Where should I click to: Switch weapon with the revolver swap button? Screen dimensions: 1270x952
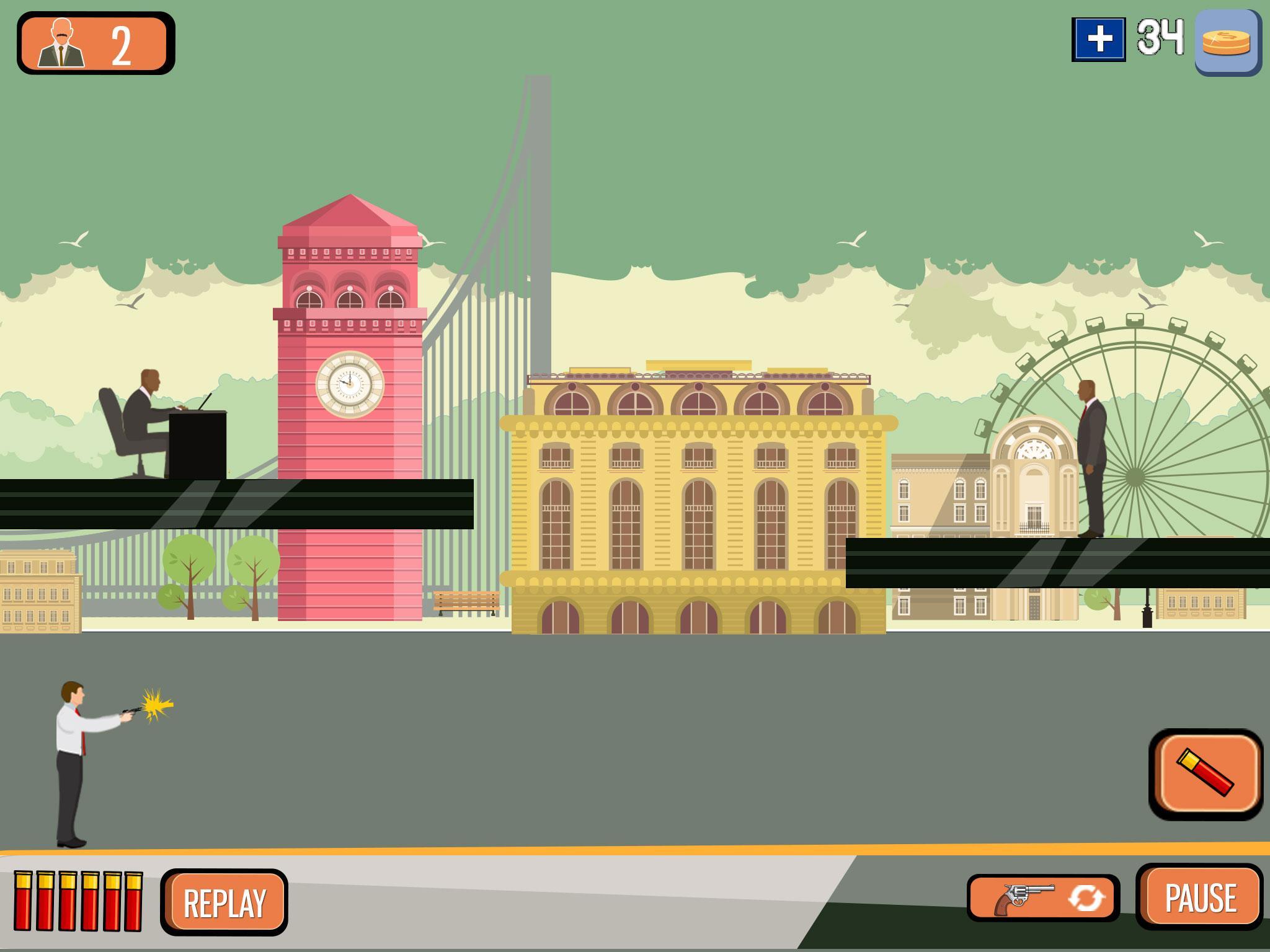tap(1043, 898)
